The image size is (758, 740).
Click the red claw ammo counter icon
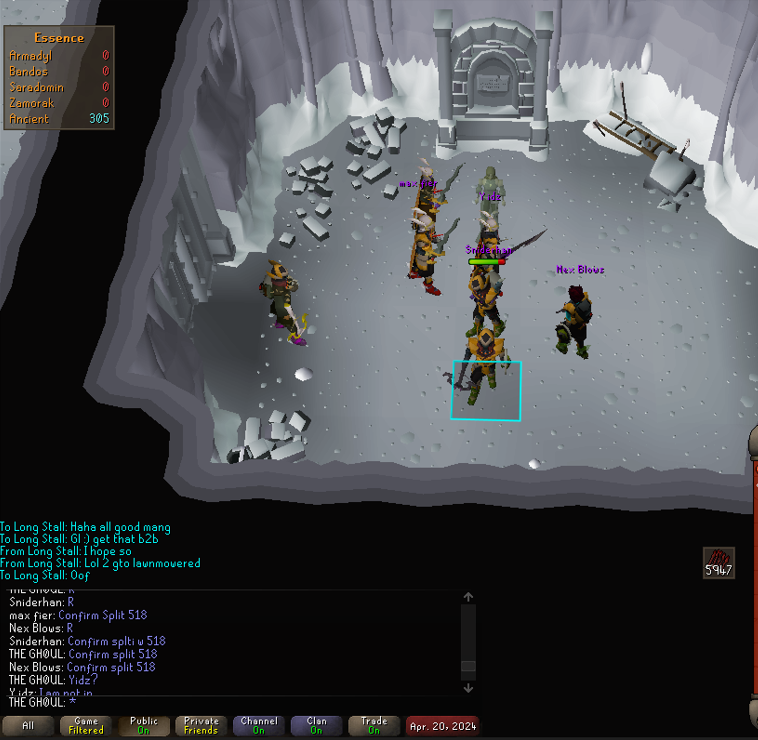(718, 562)
